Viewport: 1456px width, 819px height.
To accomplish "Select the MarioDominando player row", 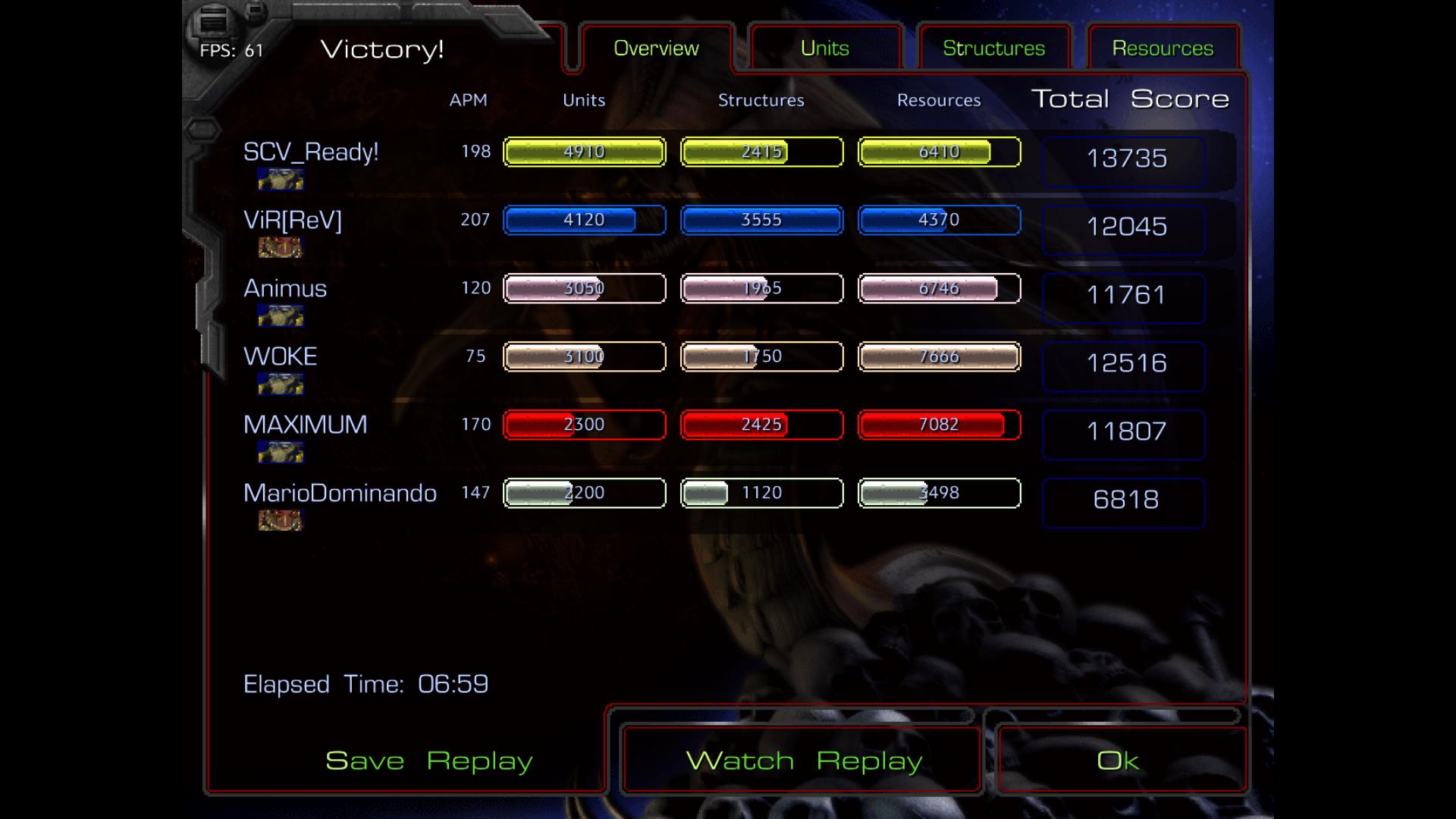I will 340,494.
